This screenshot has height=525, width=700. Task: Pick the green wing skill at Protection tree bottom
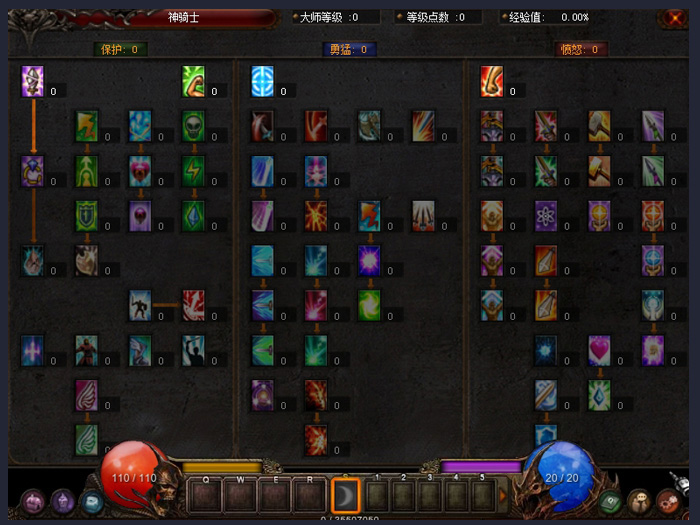87,438
